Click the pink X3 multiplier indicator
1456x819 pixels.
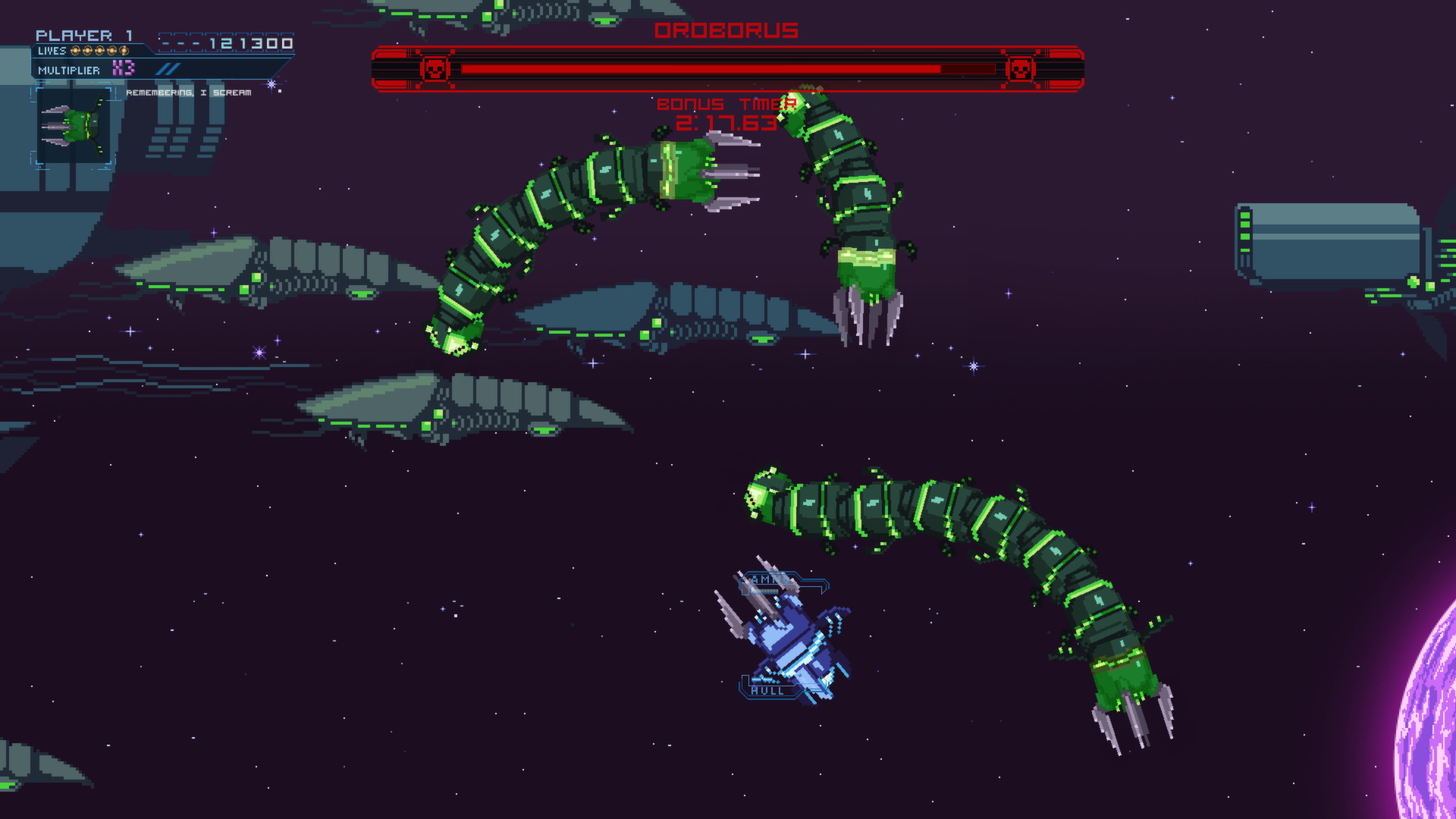point(124,69)
